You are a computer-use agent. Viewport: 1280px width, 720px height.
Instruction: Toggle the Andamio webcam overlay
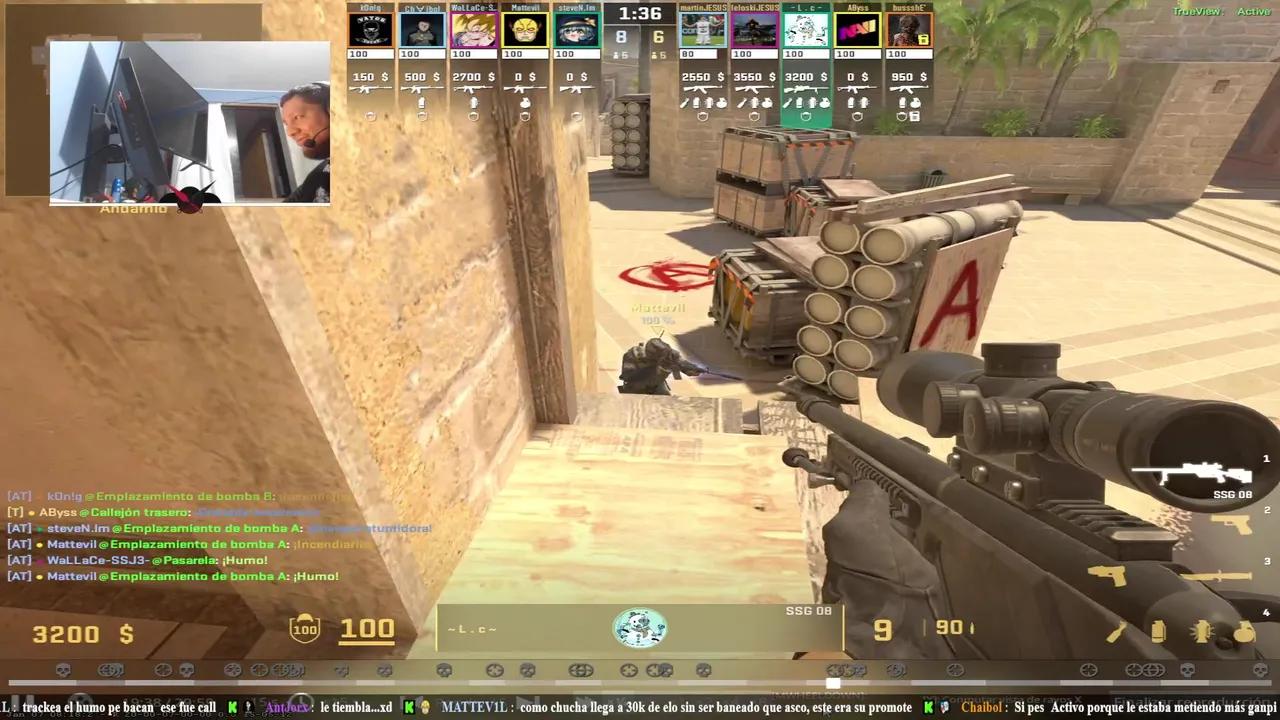[188, 120]
